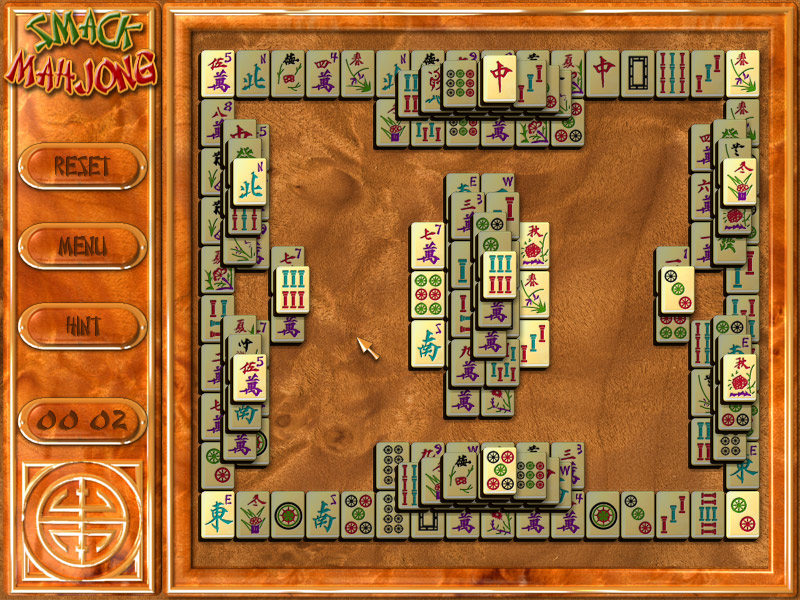Select the four circles tile atop the bottom stack

click(499, 470)
